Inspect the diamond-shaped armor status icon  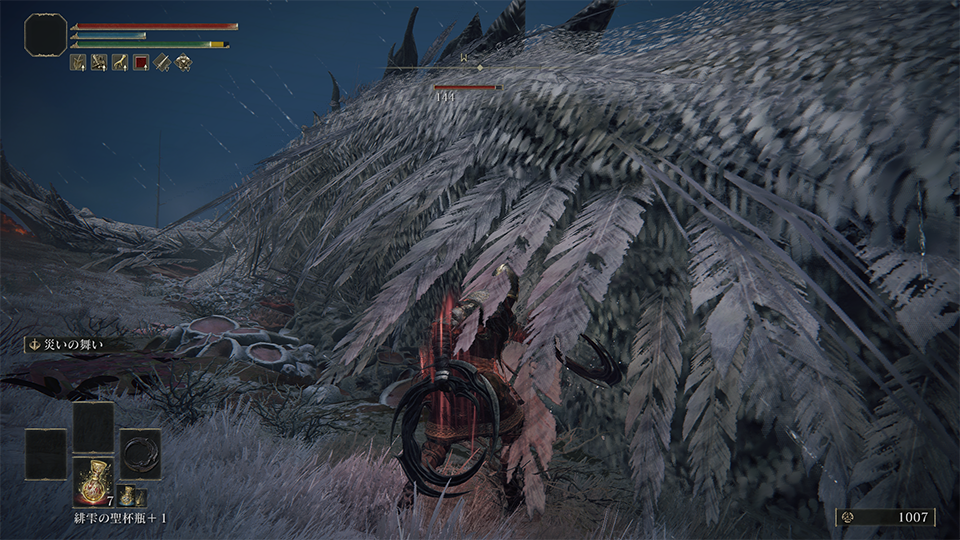[183, 62]
